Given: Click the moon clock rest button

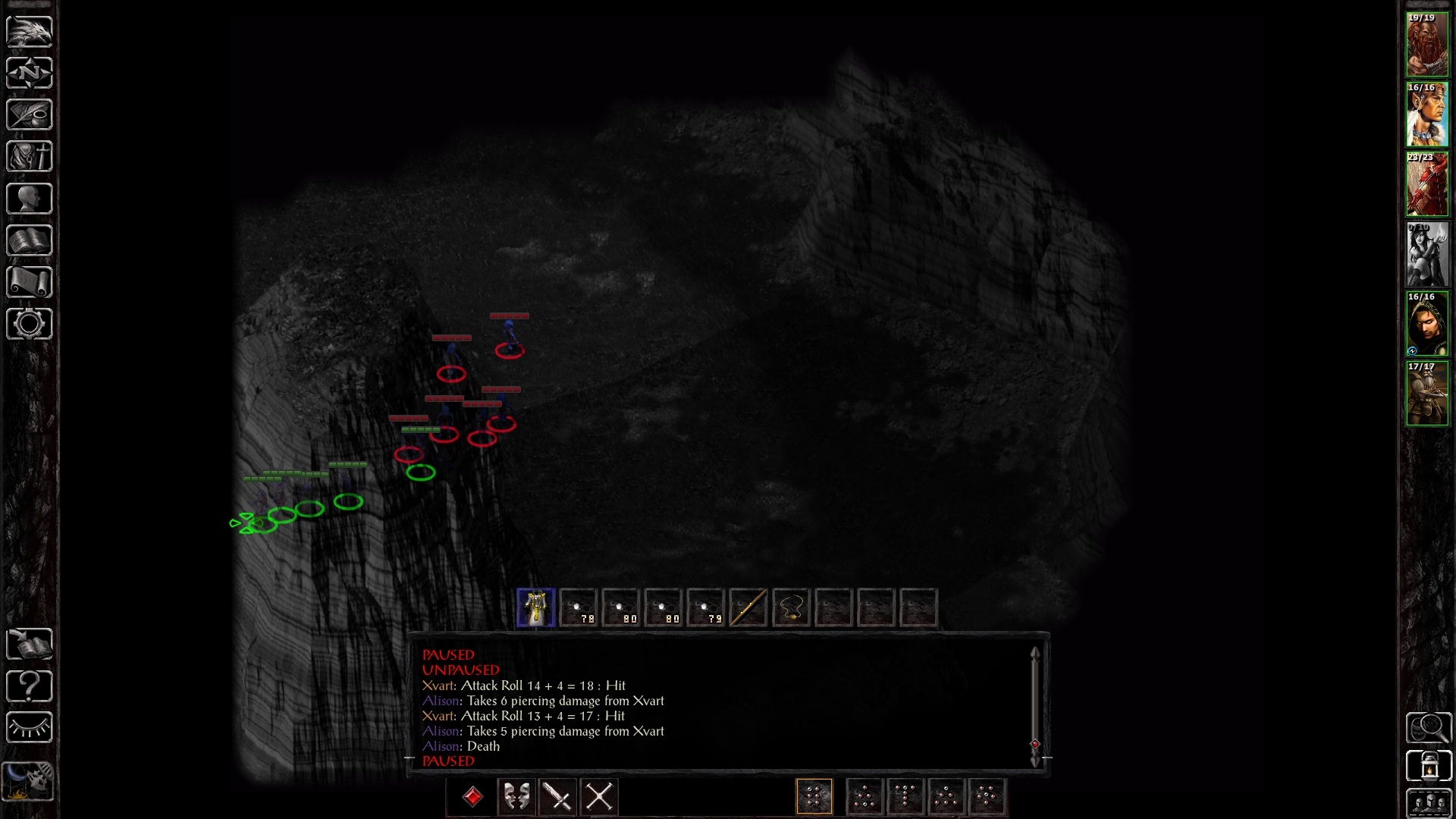Looking at the screenshot, I should [29, 780].
